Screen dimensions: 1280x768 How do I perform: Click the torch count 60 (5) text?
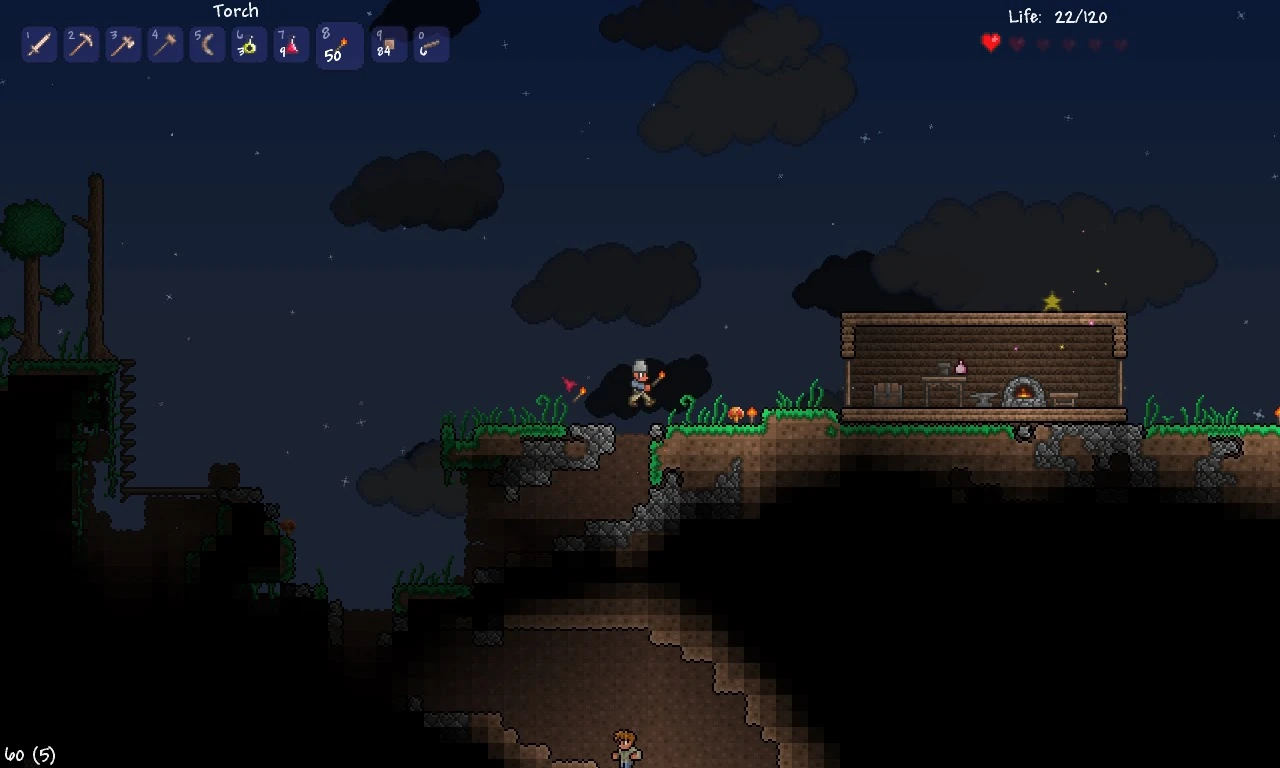click(30, 755)
